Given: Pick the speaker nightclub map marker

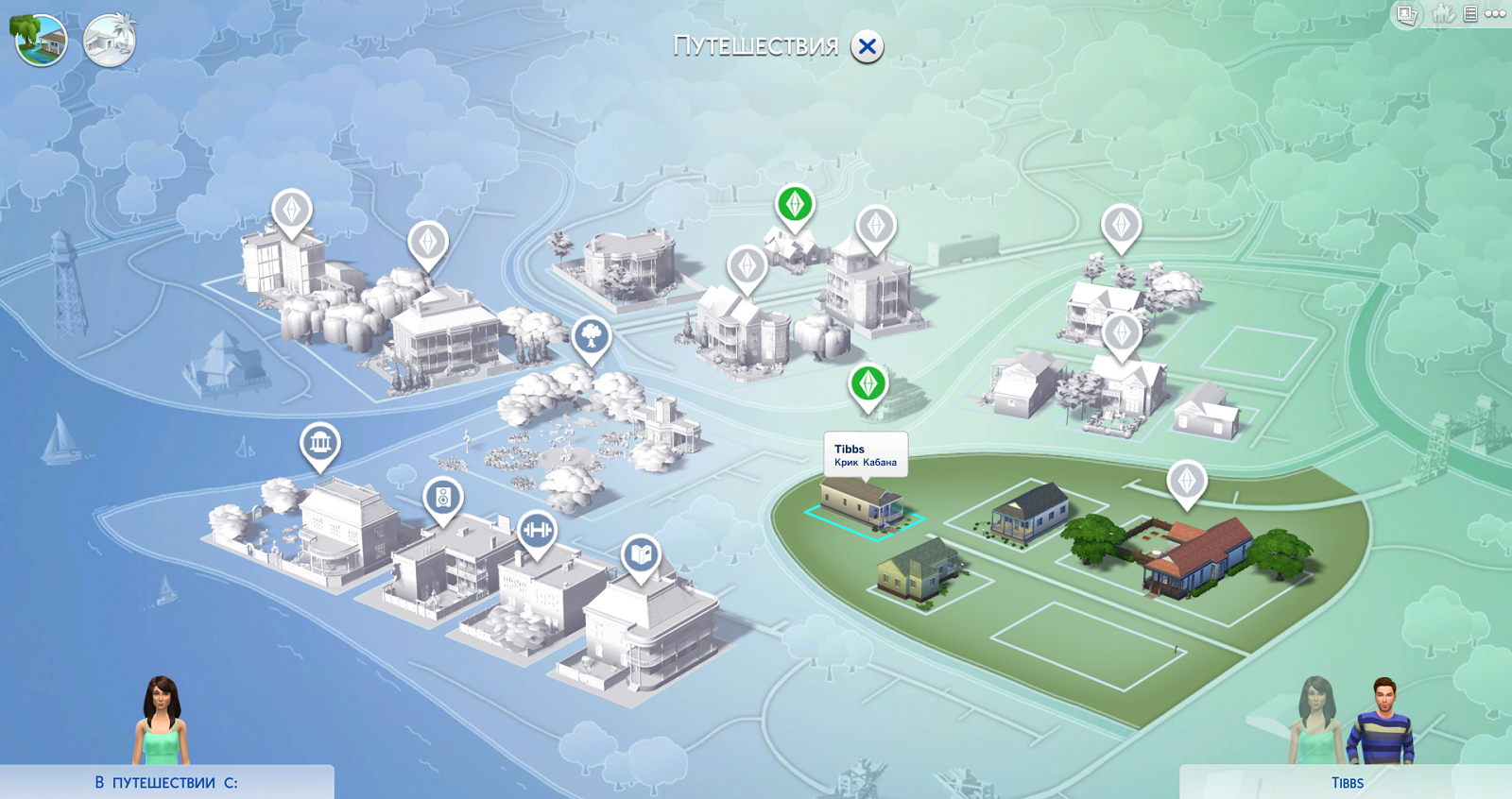Looking at the screenshot, I should 443,496.
